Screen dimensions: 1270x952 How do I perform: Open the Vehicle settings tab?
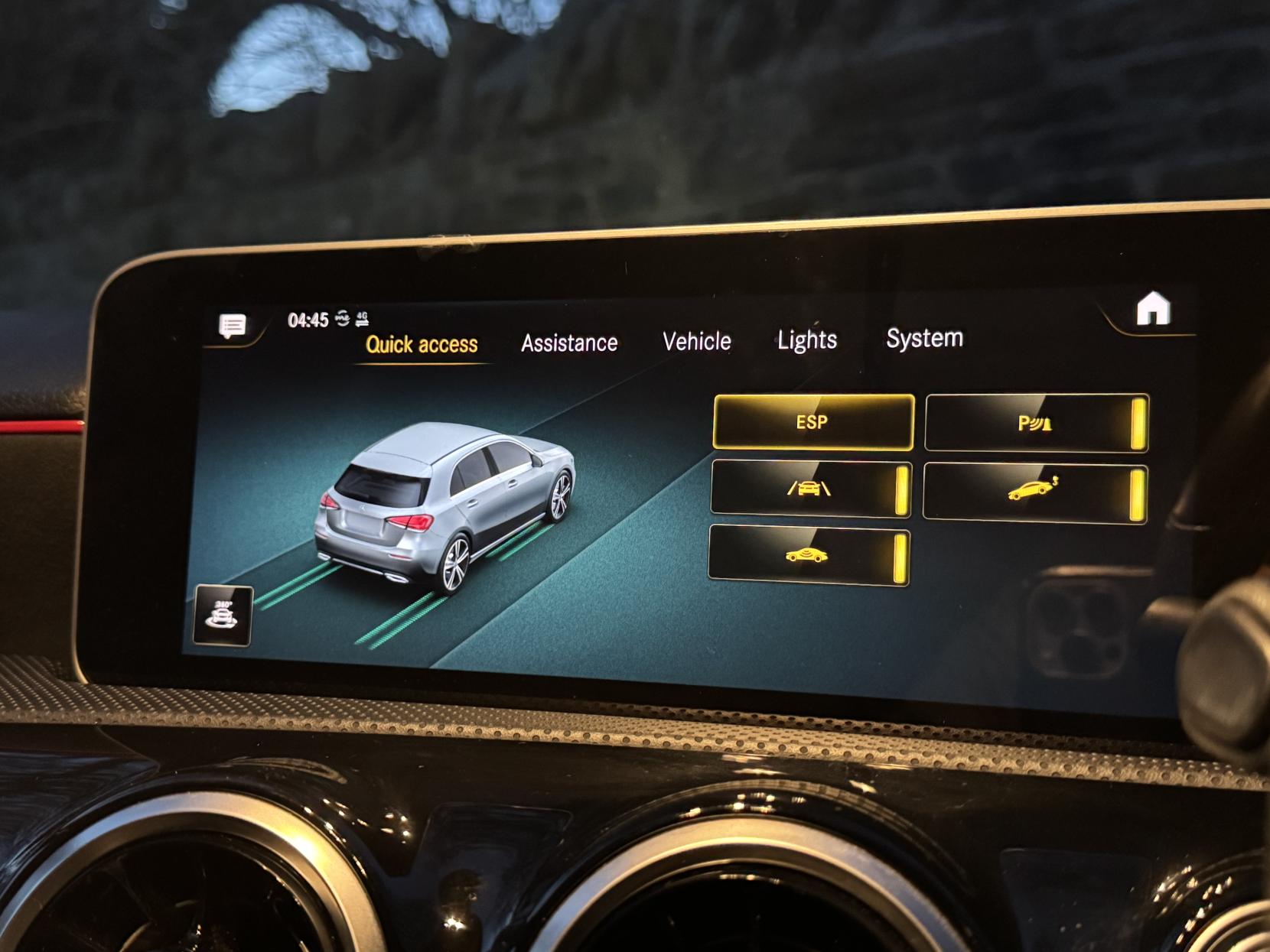coord(697,341)
